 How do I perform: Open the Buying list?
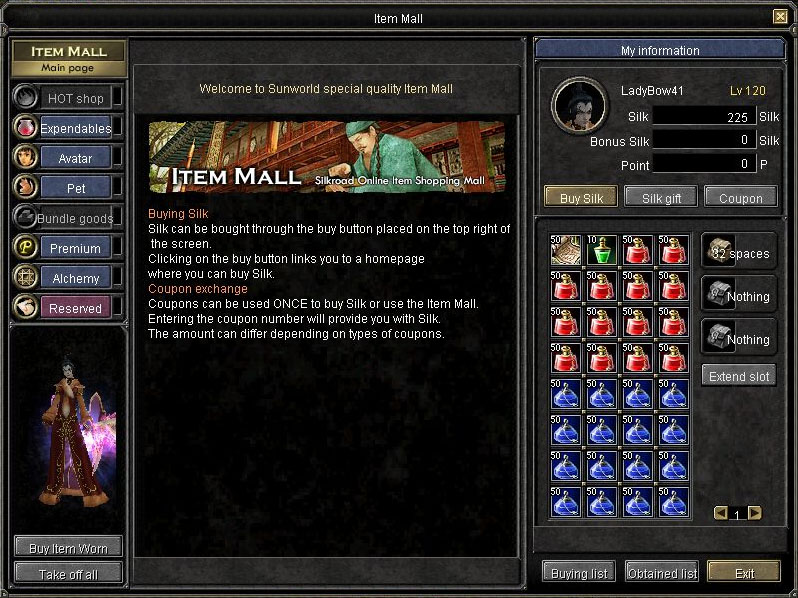tap(578, 573)
